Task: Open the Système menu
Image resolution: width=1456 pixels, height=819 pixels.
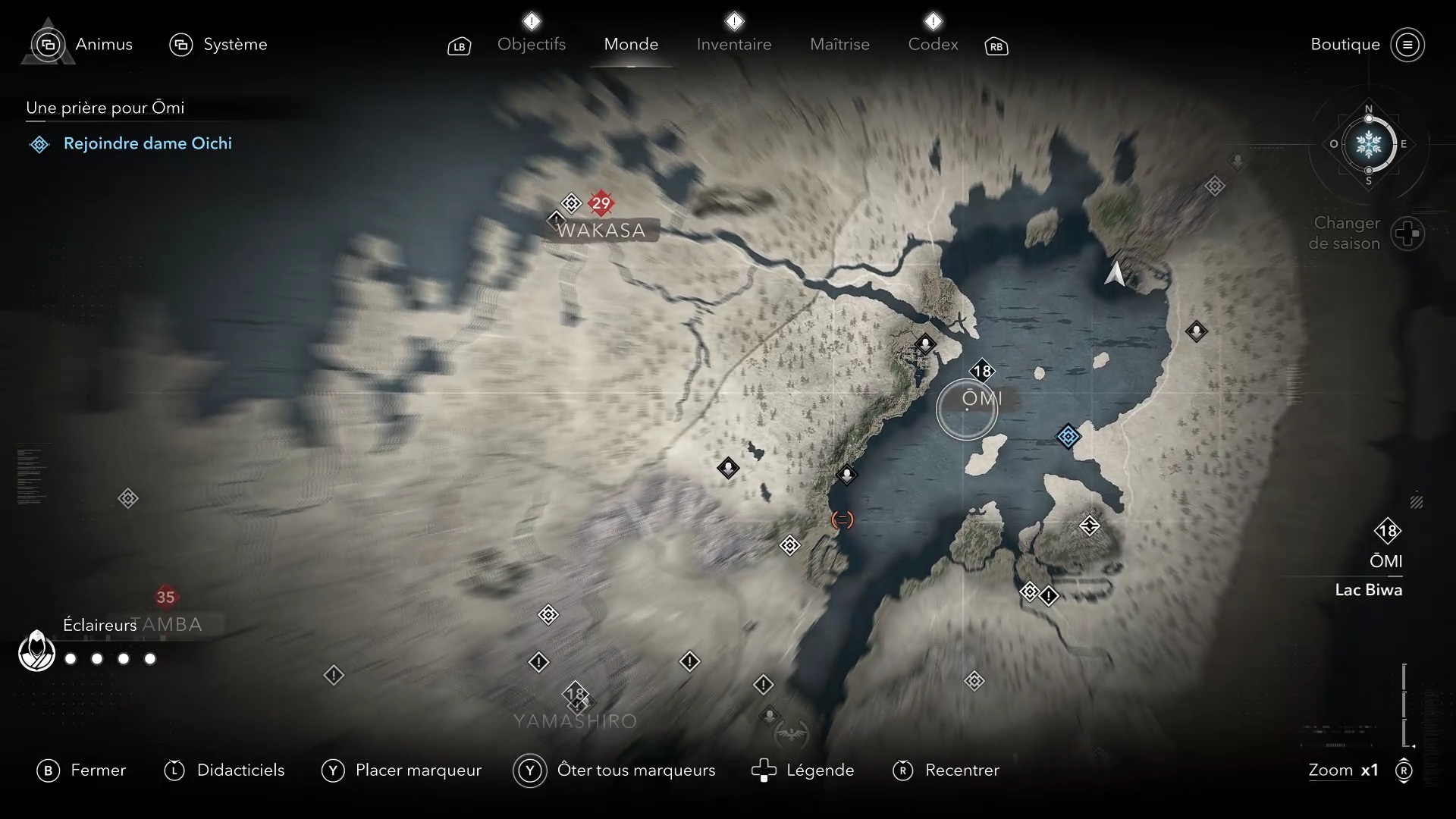Action: click(x=218, y=44)
